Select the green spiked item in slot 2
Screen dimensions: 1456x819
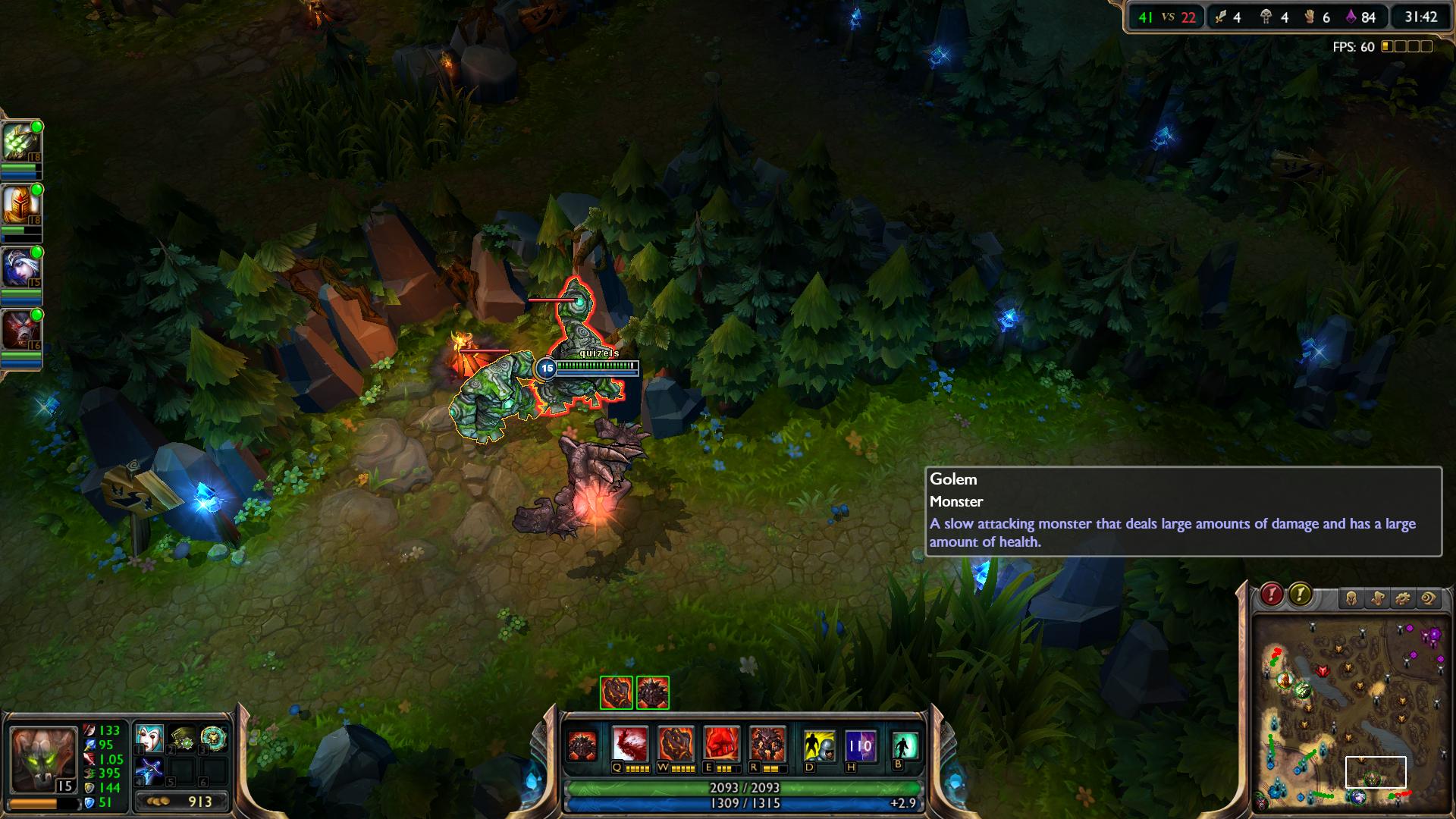pyautogui.click(x=182, y=738)
